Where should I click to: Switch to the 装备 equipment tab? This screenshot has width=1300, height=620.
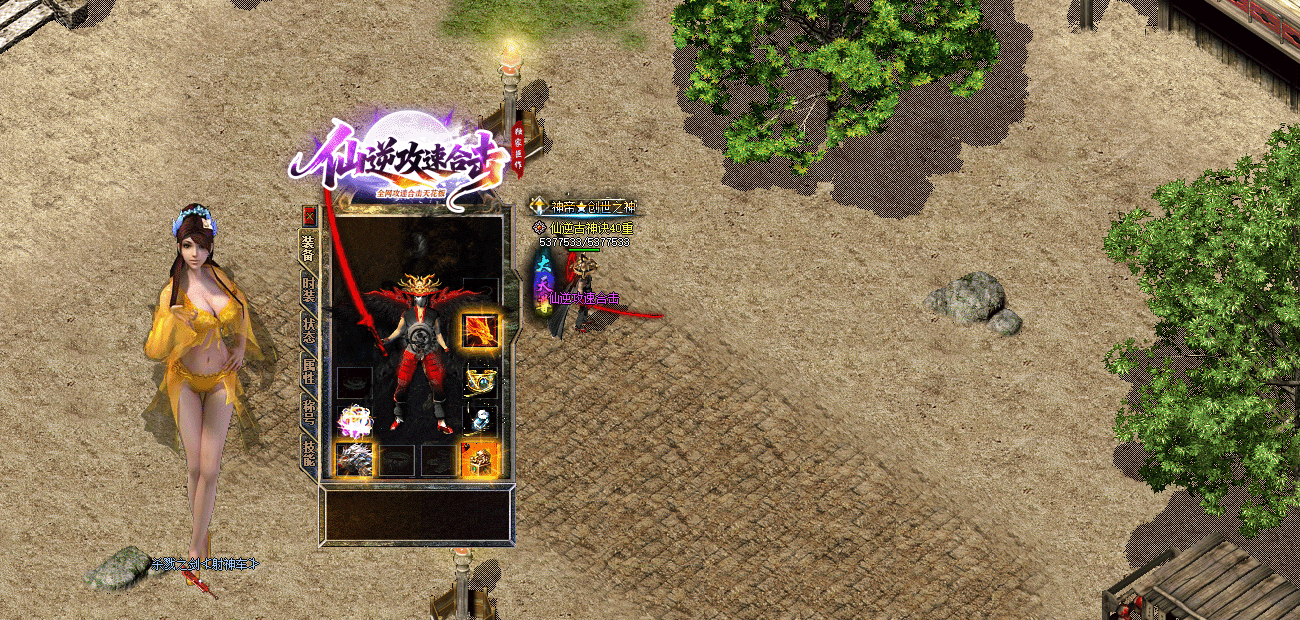click(309, 248)
